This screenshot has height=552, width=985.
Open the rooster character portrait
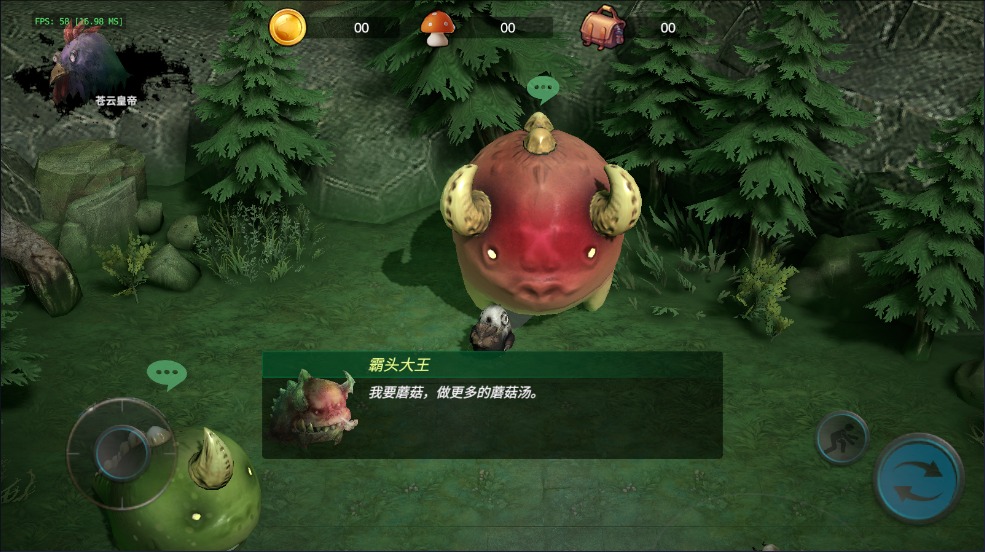click(x=92, y=68)
